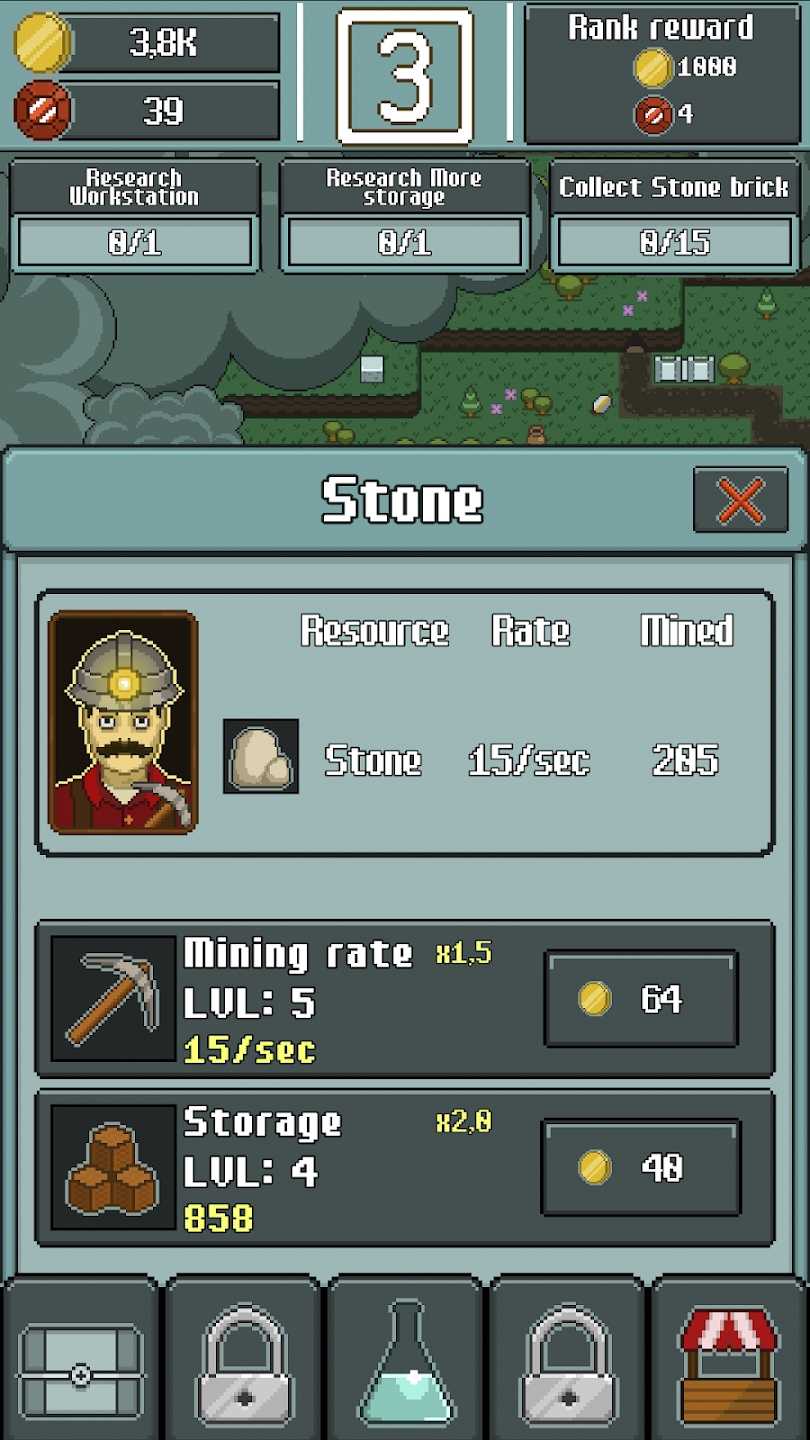
Task: Upgrade Storage for 40 coins
Action: tap(641, 1167)
